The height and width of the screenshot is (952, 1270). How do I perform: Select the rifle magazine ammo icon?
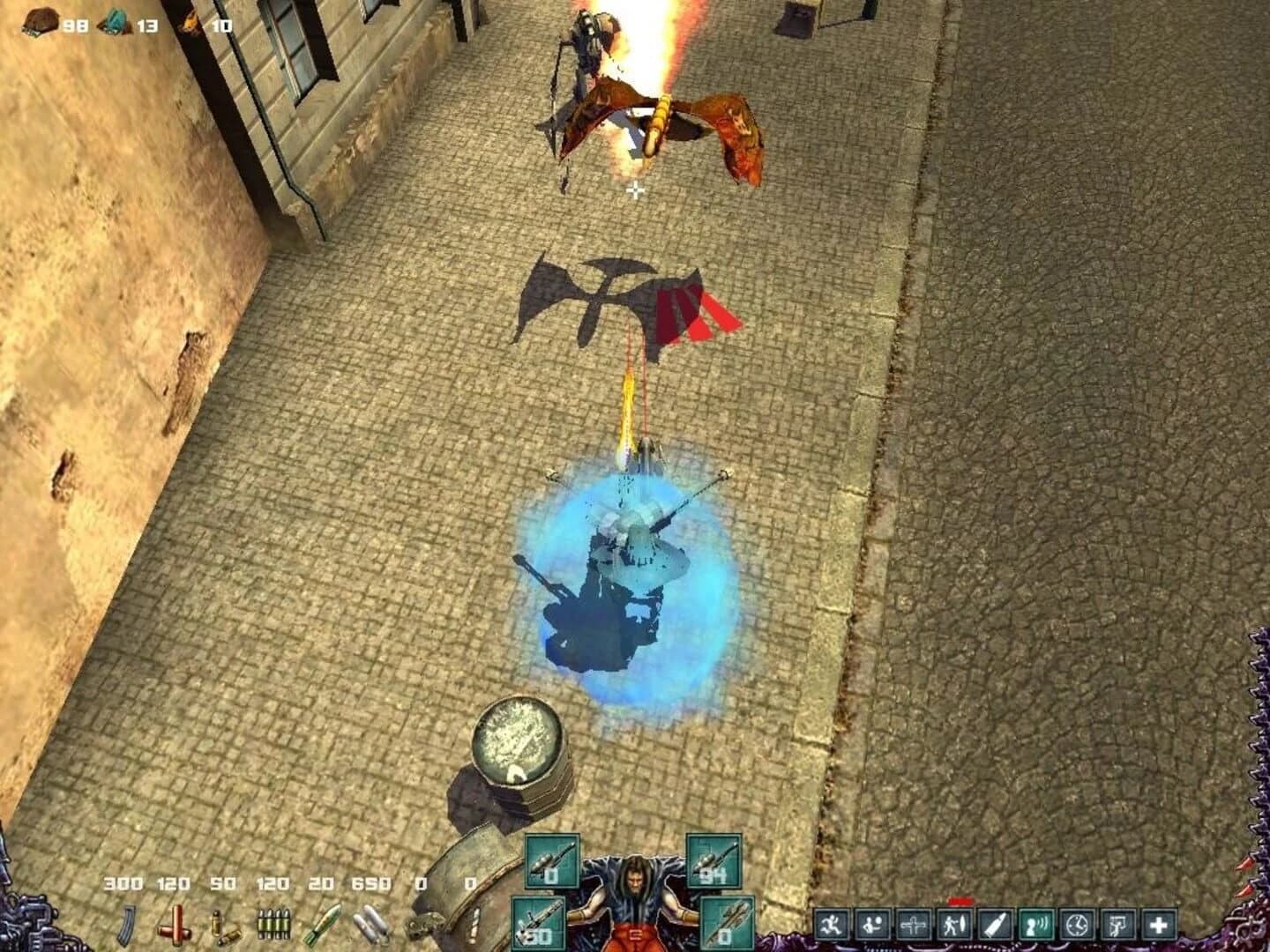[125, 924]
